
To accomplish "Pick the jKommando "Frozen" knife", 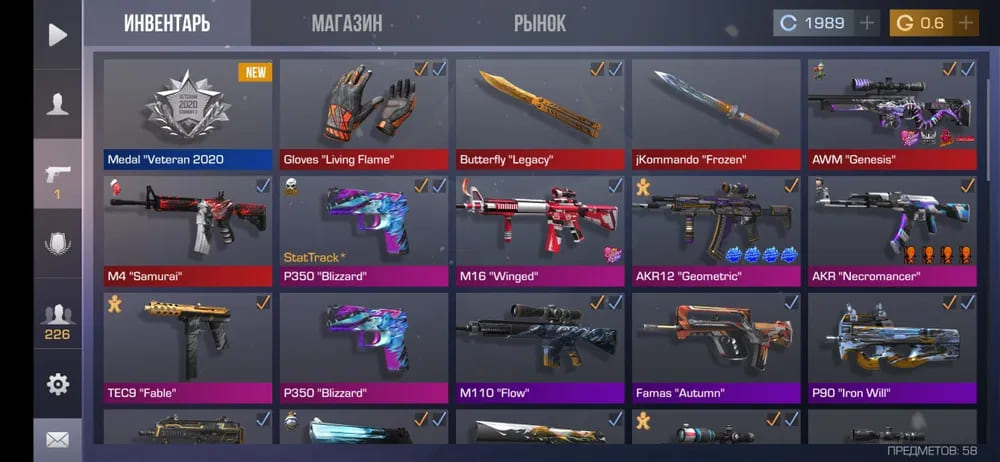I will [716, 113].
